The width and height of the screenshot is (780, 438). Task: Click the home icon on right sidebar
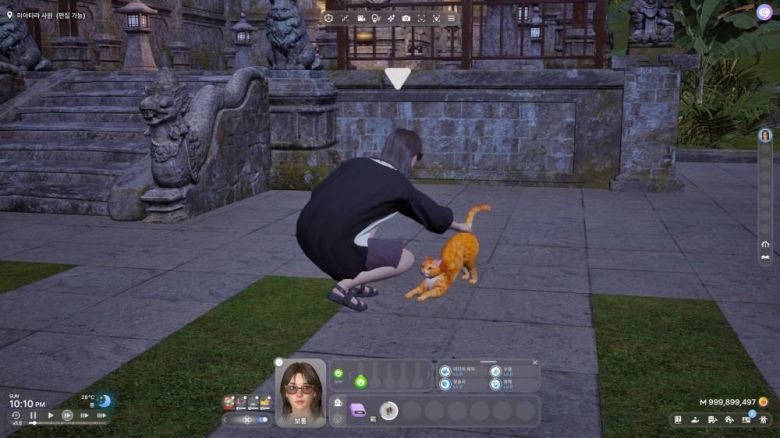765,244
